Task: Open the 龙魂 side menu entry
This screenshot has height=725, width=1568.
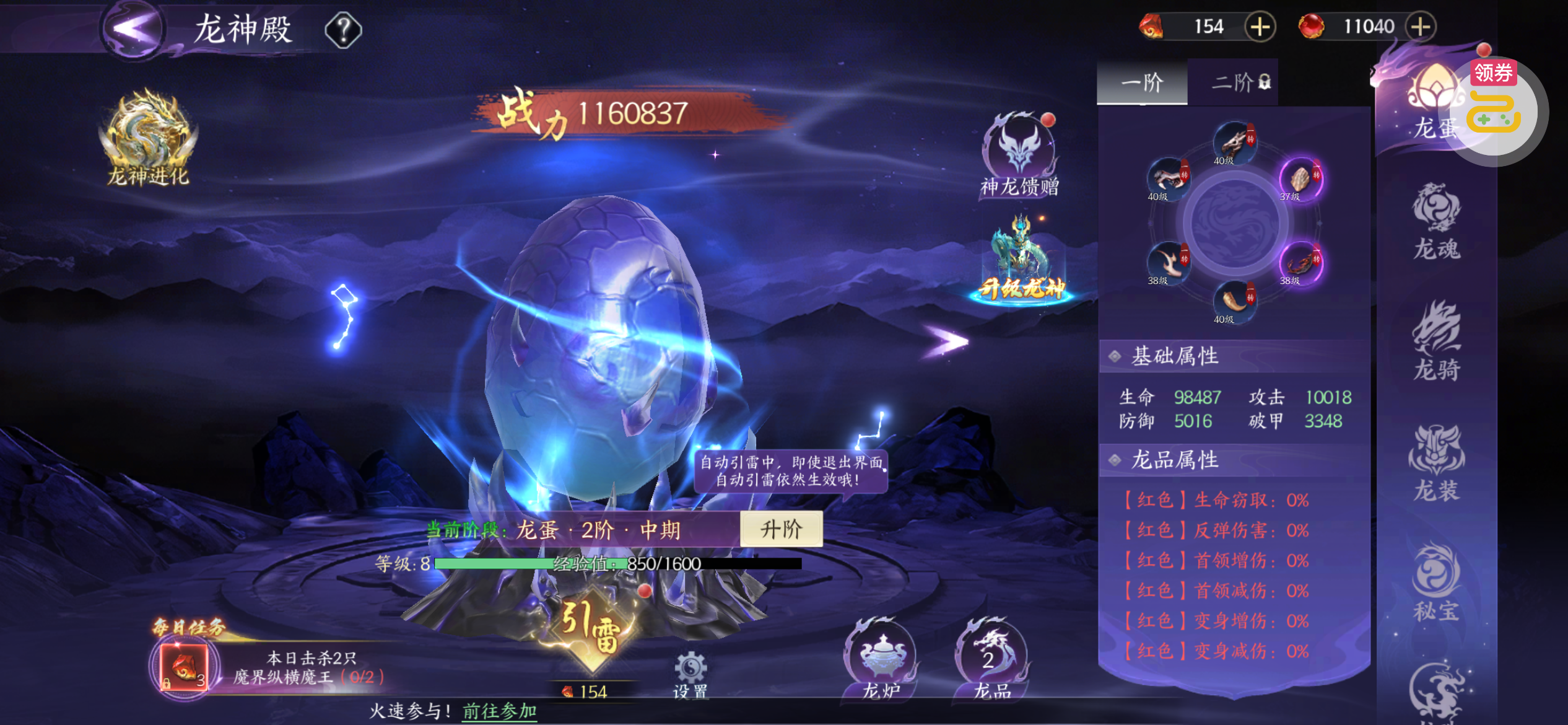Action: (1437, 222)
